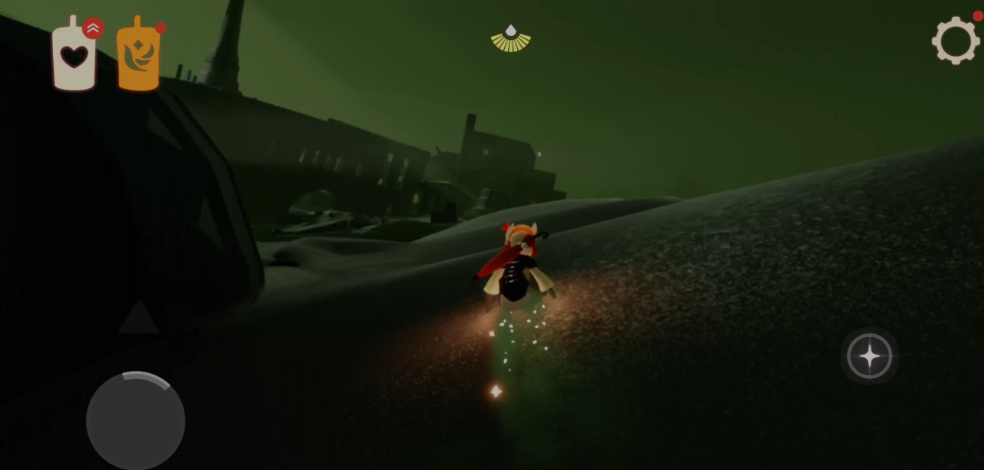
Task: Tap the cape wing energy indicator
Action: (x=511, y=39)
